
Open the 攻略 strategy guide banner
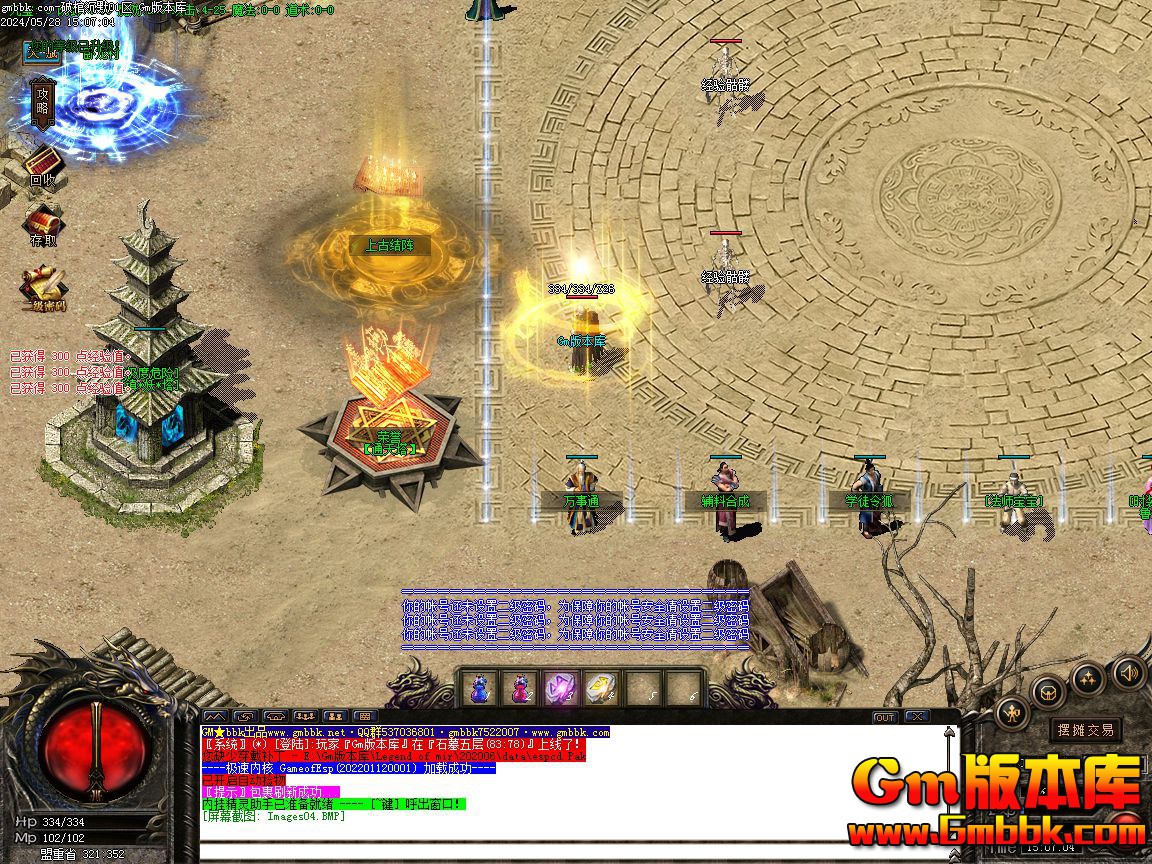point(42,102)
